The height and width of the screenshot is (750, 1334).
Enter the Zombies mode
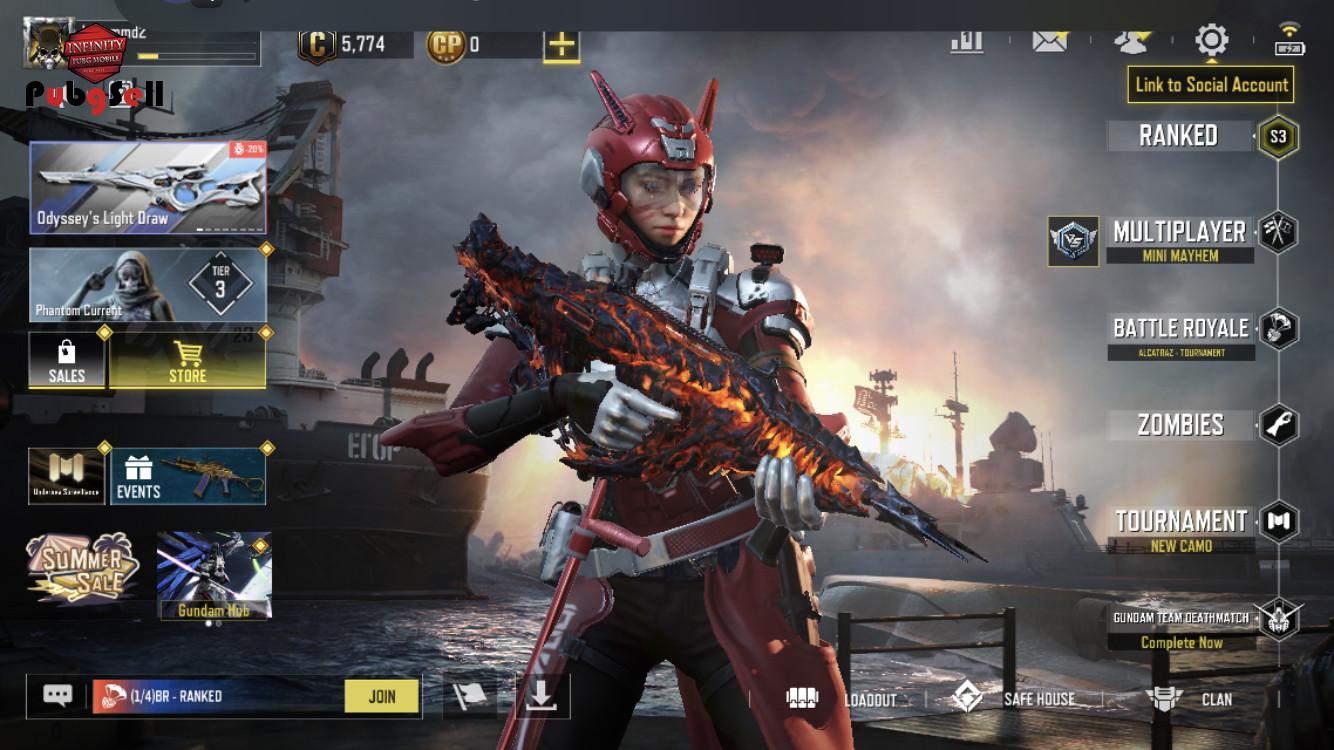tap(1181, 425)
